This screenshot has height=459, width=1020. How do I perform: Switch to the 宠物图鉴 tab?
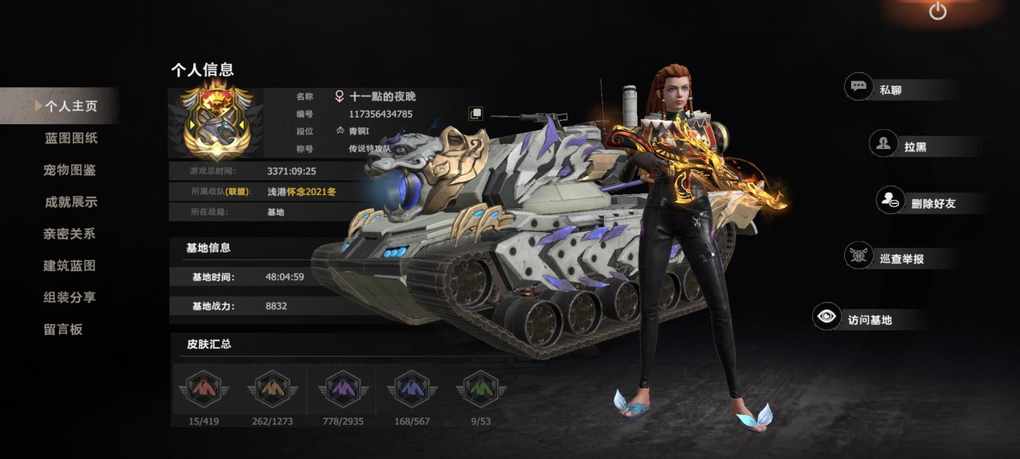click(71, 170)
